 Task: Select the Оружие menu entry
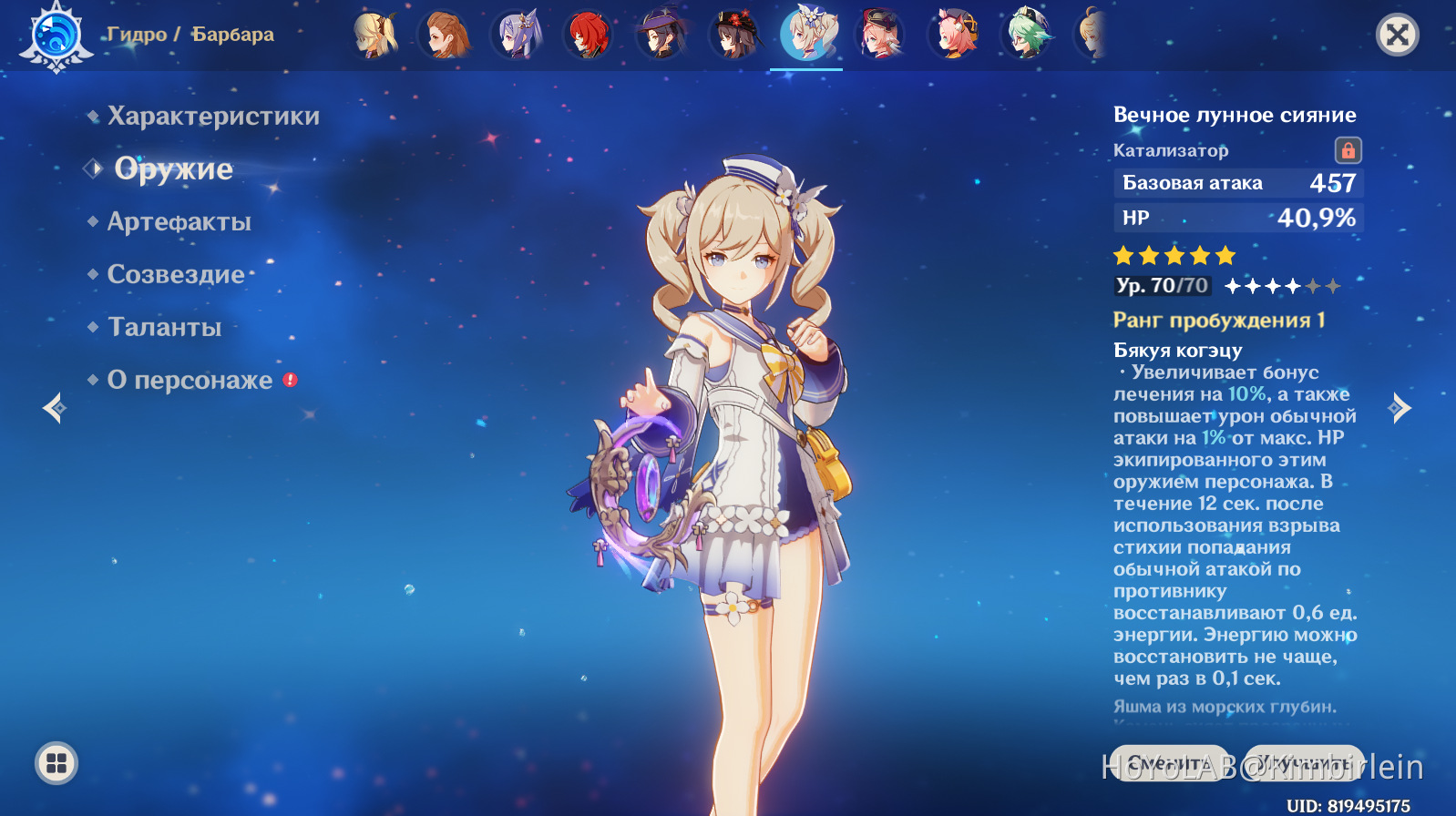click(x=173, y=169)
